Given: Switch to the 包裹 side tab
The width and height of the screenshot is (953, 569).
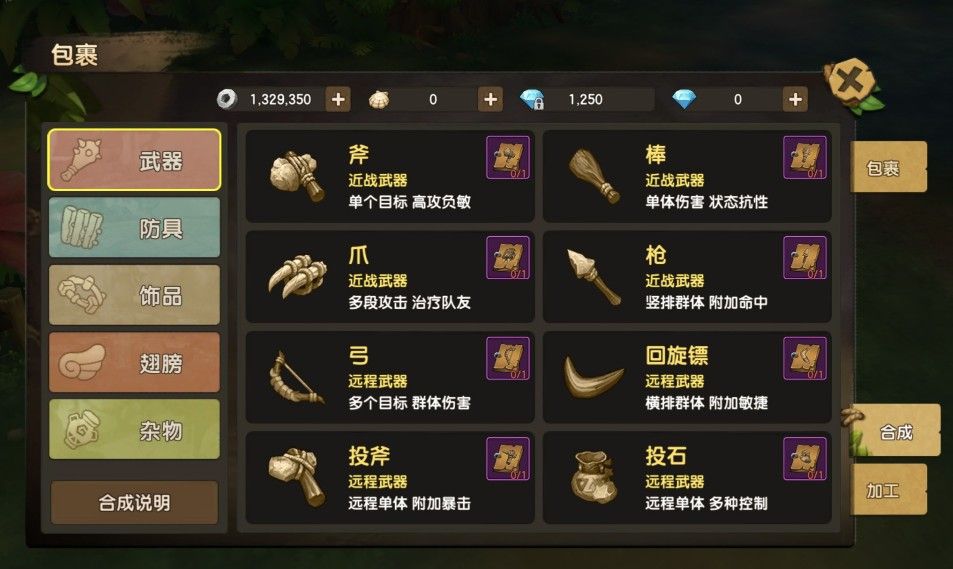Looking at the screenshot, I should click(x=888, y=167).
